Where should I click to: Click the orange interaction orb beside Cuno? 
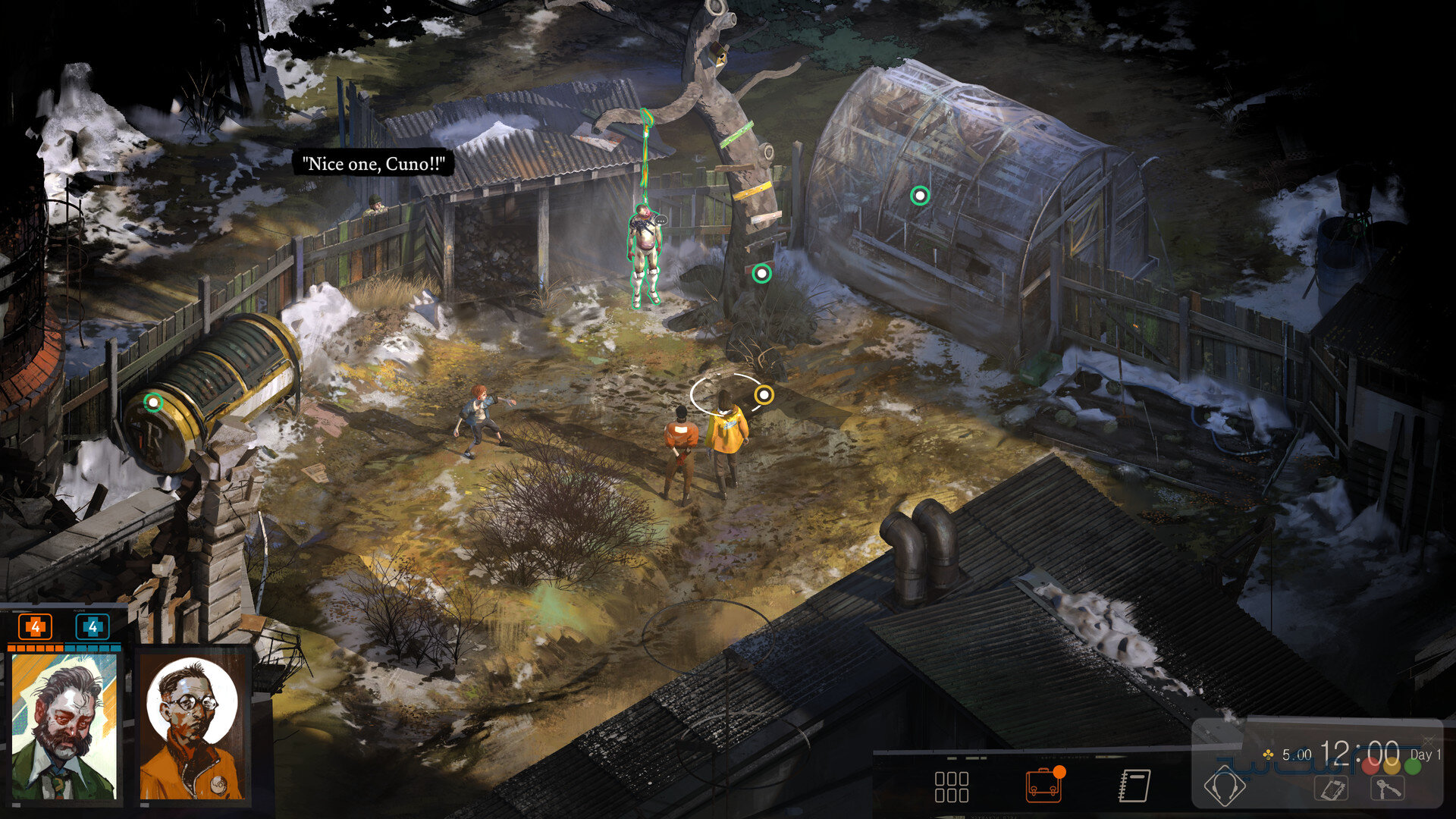pyautogui.click(x=764, y=394)
